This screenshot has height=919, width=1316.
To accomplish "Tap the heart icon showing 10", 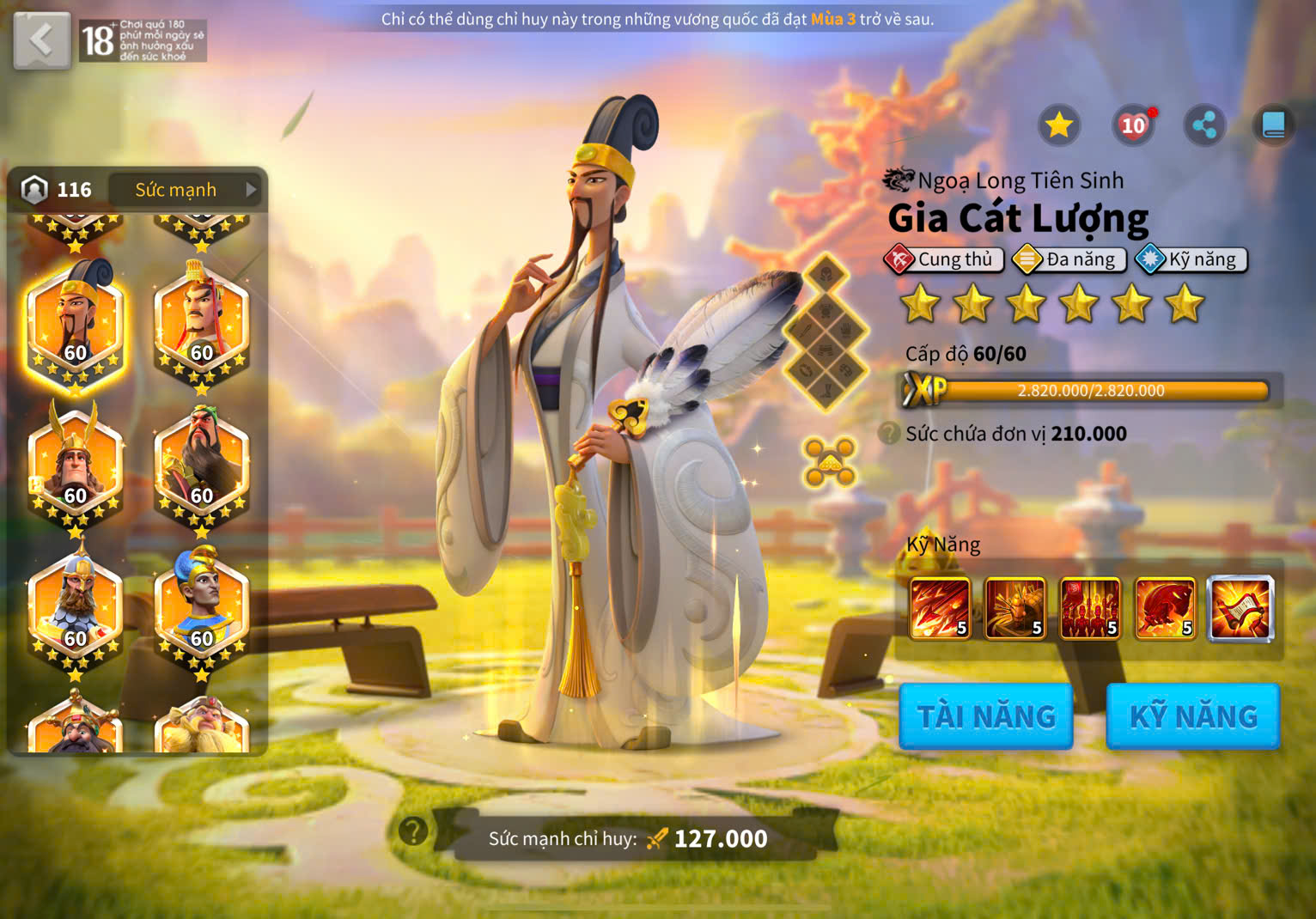I will 1133,125.
